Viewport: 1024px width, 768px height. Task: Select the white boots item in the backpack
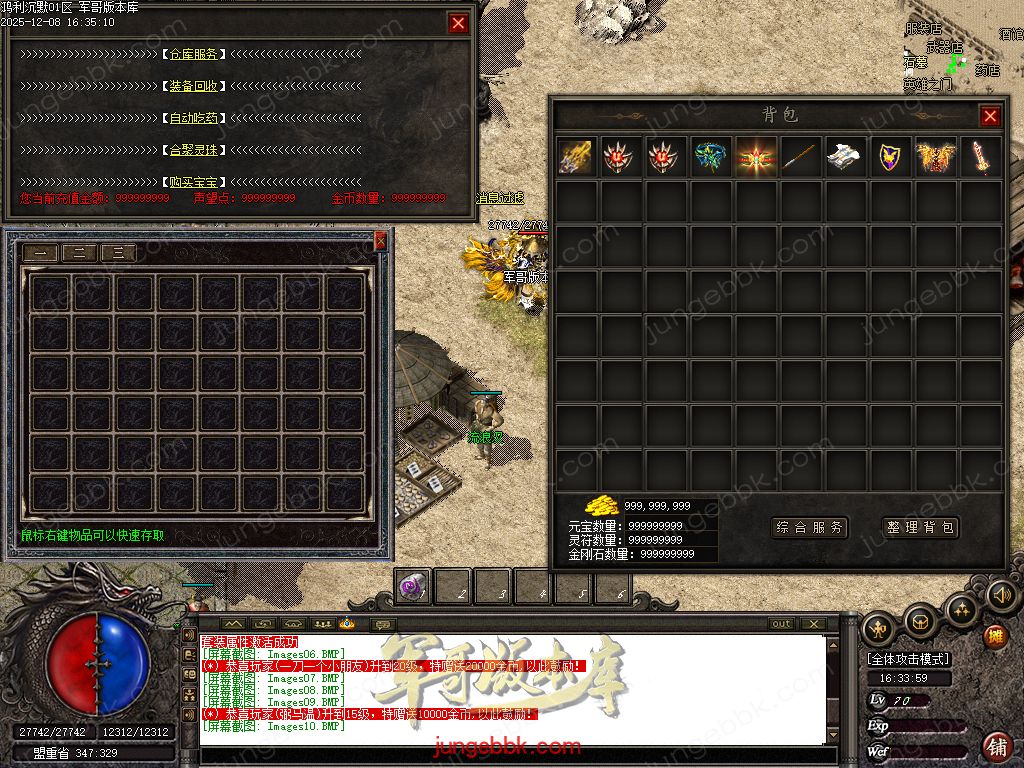click(845, 157)
